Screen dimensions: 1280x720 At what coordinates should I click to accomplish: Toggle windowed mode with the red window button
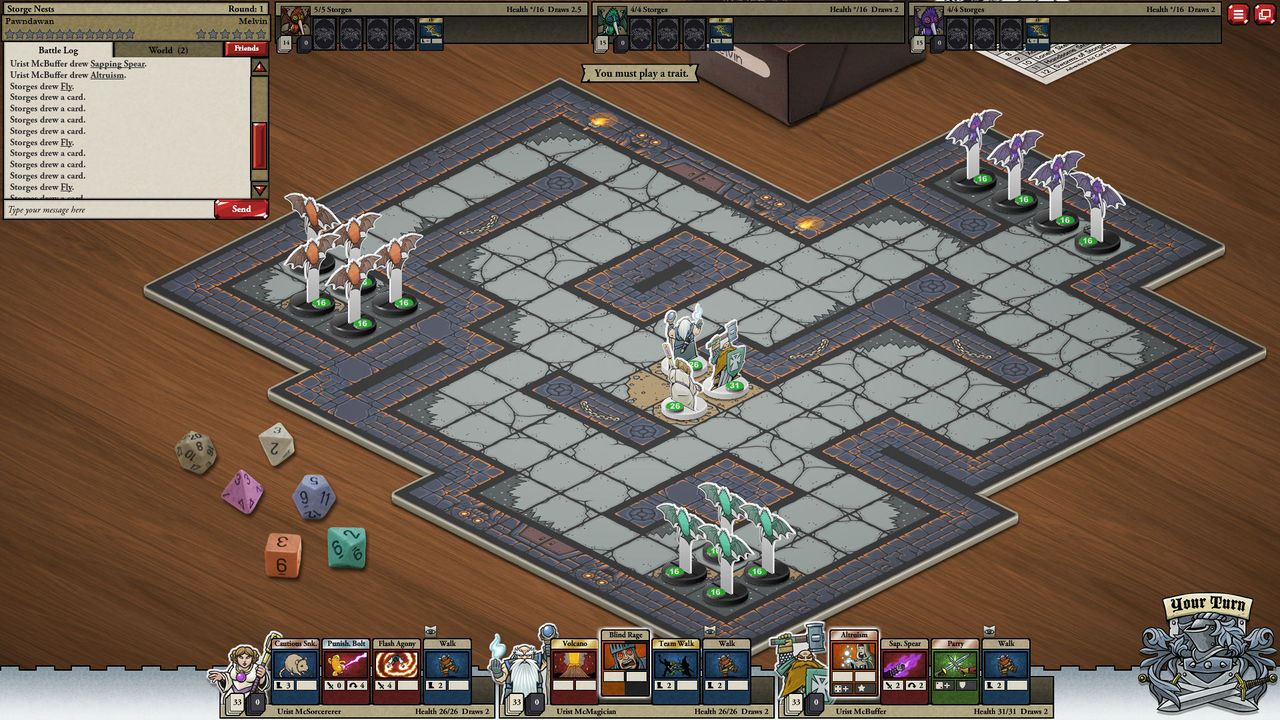pyautogui.click(x=1264, y=14)
